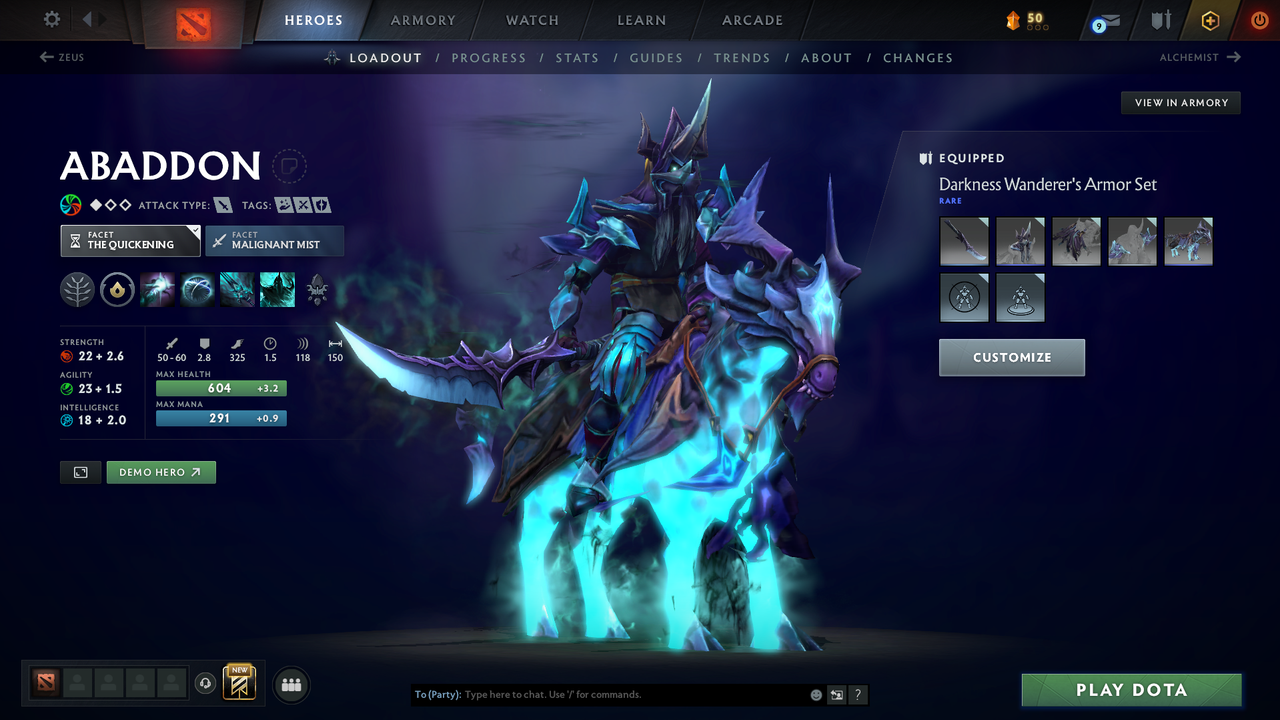The image size is (1280, 720).
Task: Toggle the hero portrait view icon
Action: tap(80, 472)
